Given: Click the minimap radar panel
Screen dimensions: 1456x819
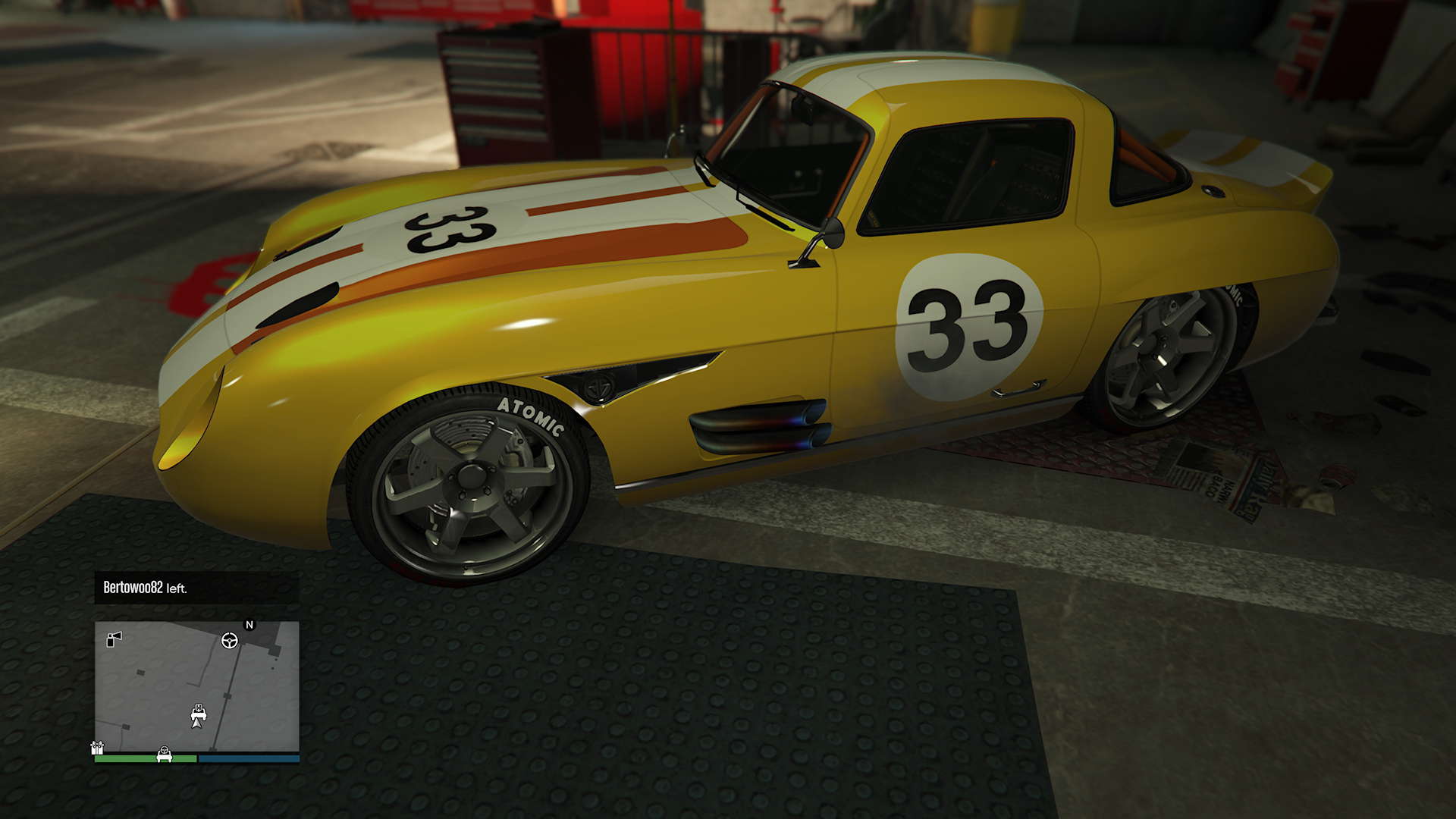Looking at the screenshot, I should click(196, 686).
